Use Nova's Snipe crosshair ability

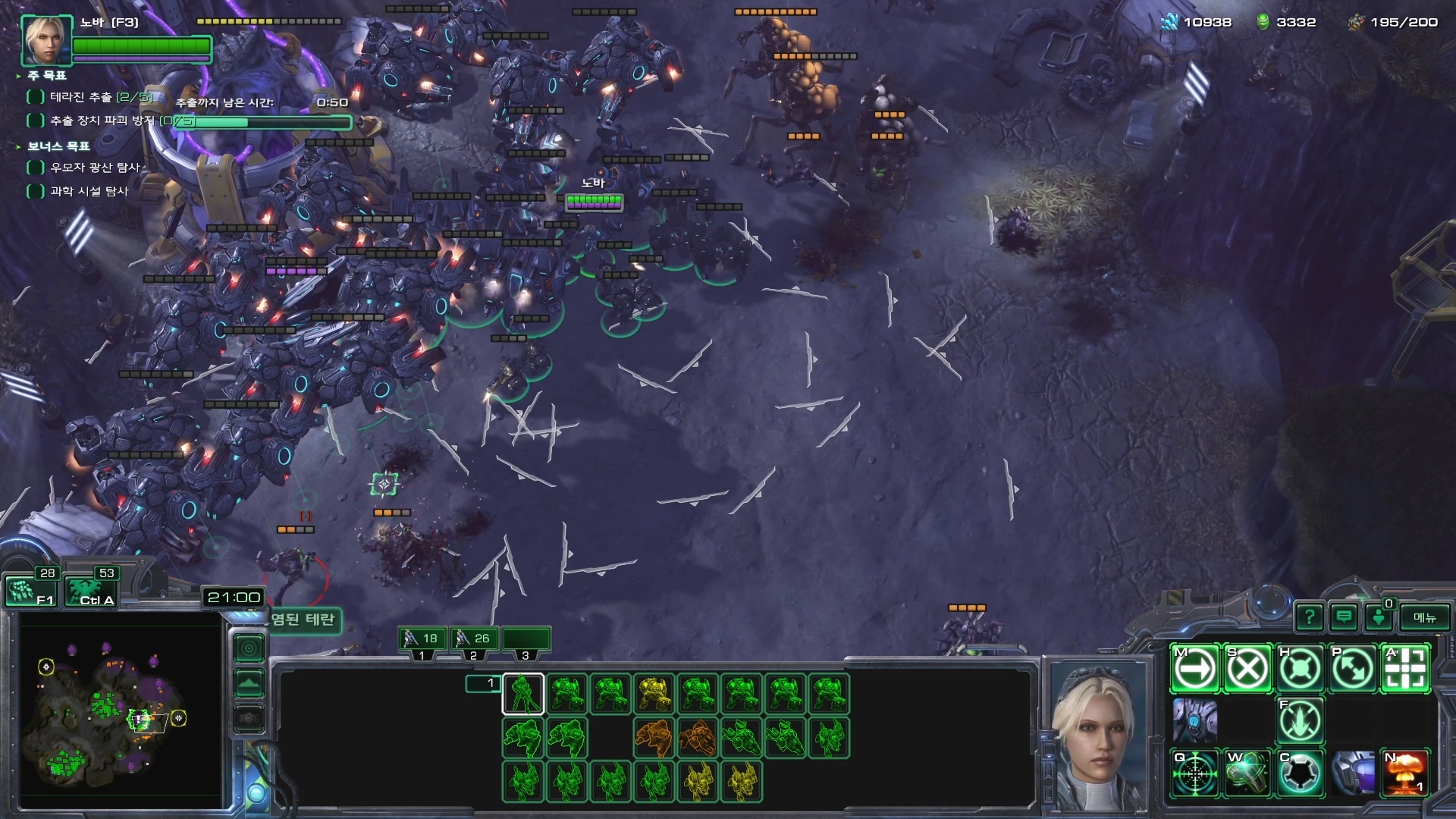pos(1196,773)
